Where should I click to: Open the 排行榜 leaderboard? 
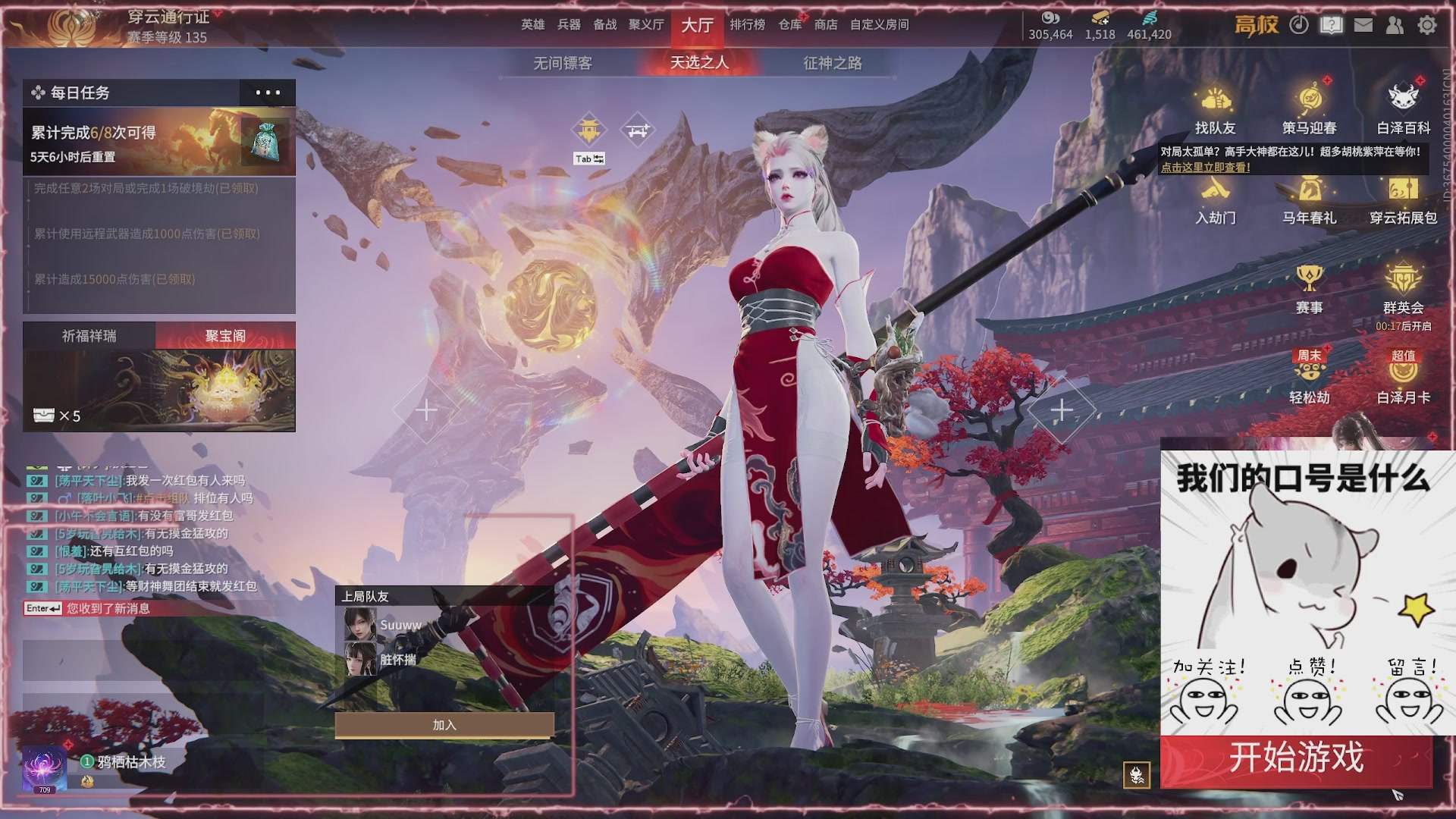tap(747, 25)
